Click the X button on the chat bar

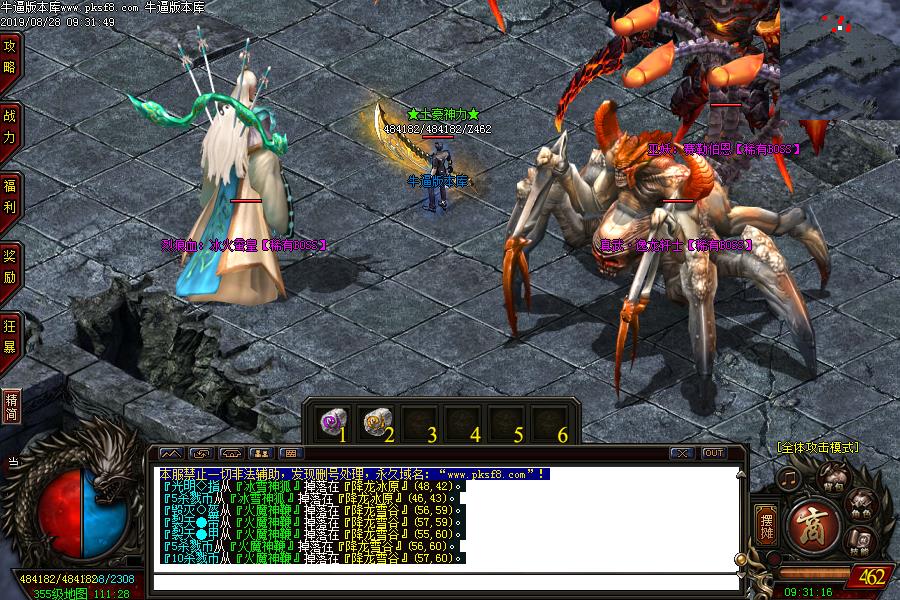pyautogui.click(x=682, y=453)
